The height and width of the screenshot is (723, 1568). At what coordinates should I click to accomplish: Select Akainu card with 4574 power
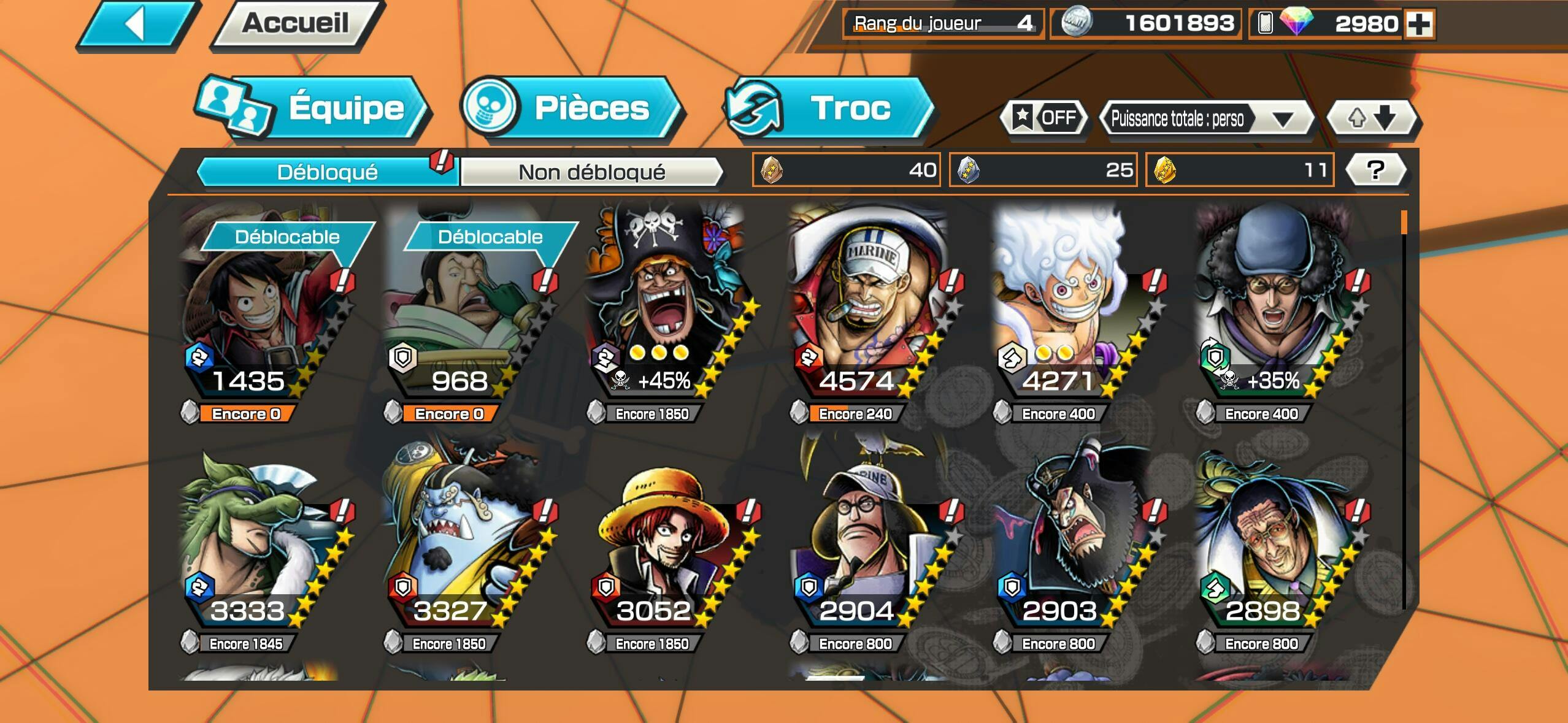pos(867,307)
